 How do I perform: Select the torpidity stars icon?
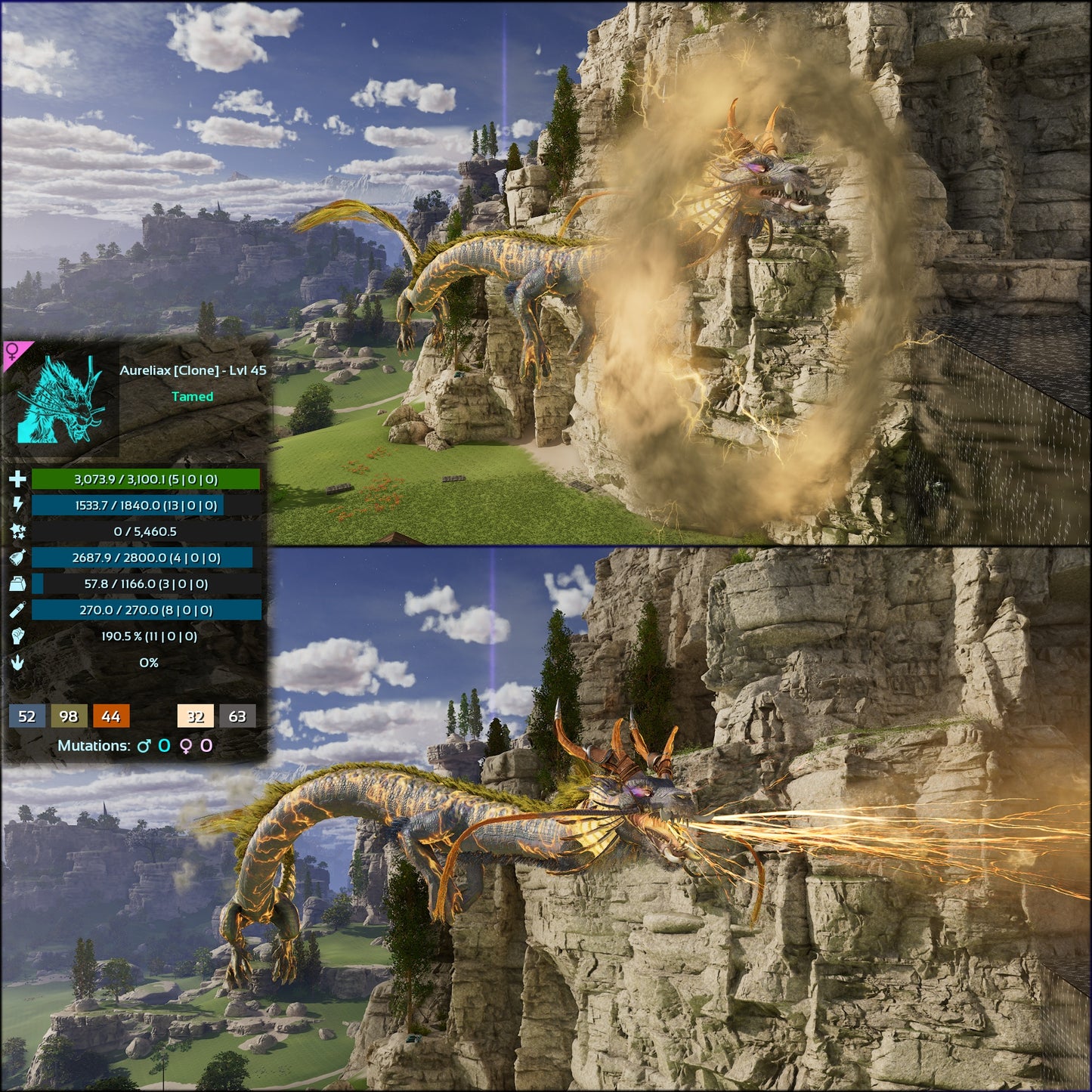click(x=18, y=531)
